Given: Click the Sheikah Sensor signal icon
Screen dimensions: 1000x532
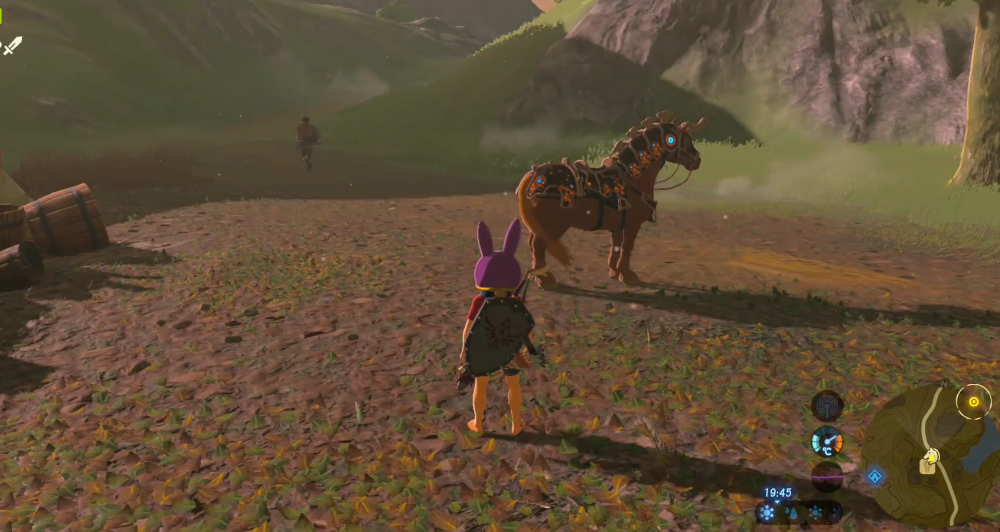Looking at the screenshot, I should tap(827, 405).
